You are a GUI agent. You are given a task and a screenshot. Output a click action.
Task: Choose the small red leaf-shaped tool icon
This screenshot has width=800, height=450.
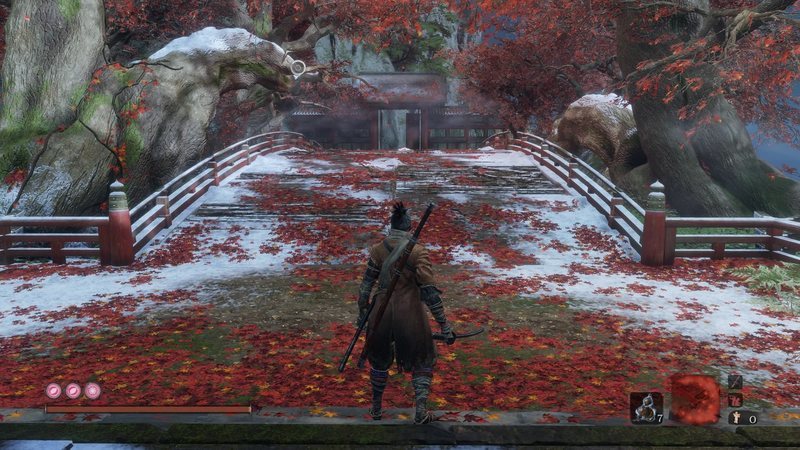pyautogui.click(x=736, y=400)
